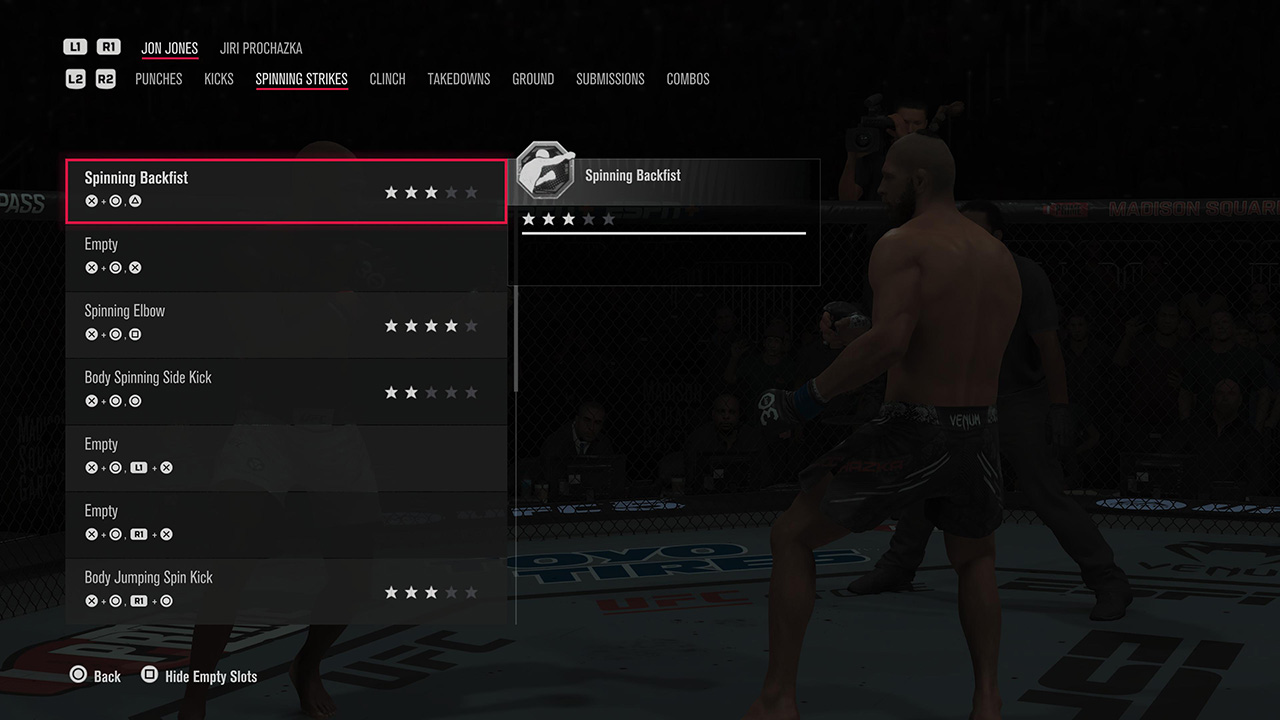Switch to the KICKS tab
The height and width of the screenshot is (720, 1280).
tap(219, 78)
